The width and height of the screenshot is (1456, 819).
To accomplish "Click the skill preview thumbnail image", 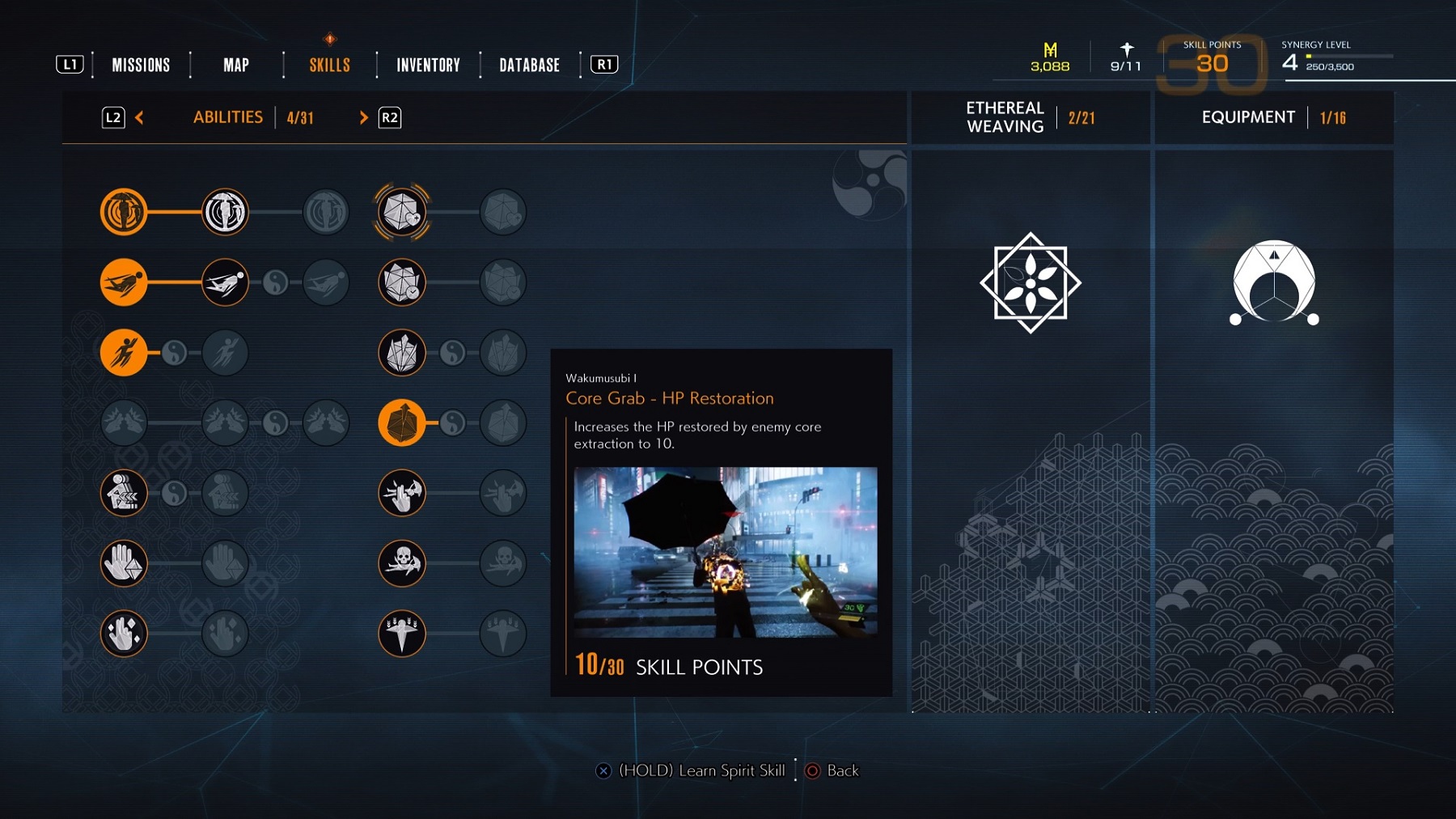I will click(725, 552).
